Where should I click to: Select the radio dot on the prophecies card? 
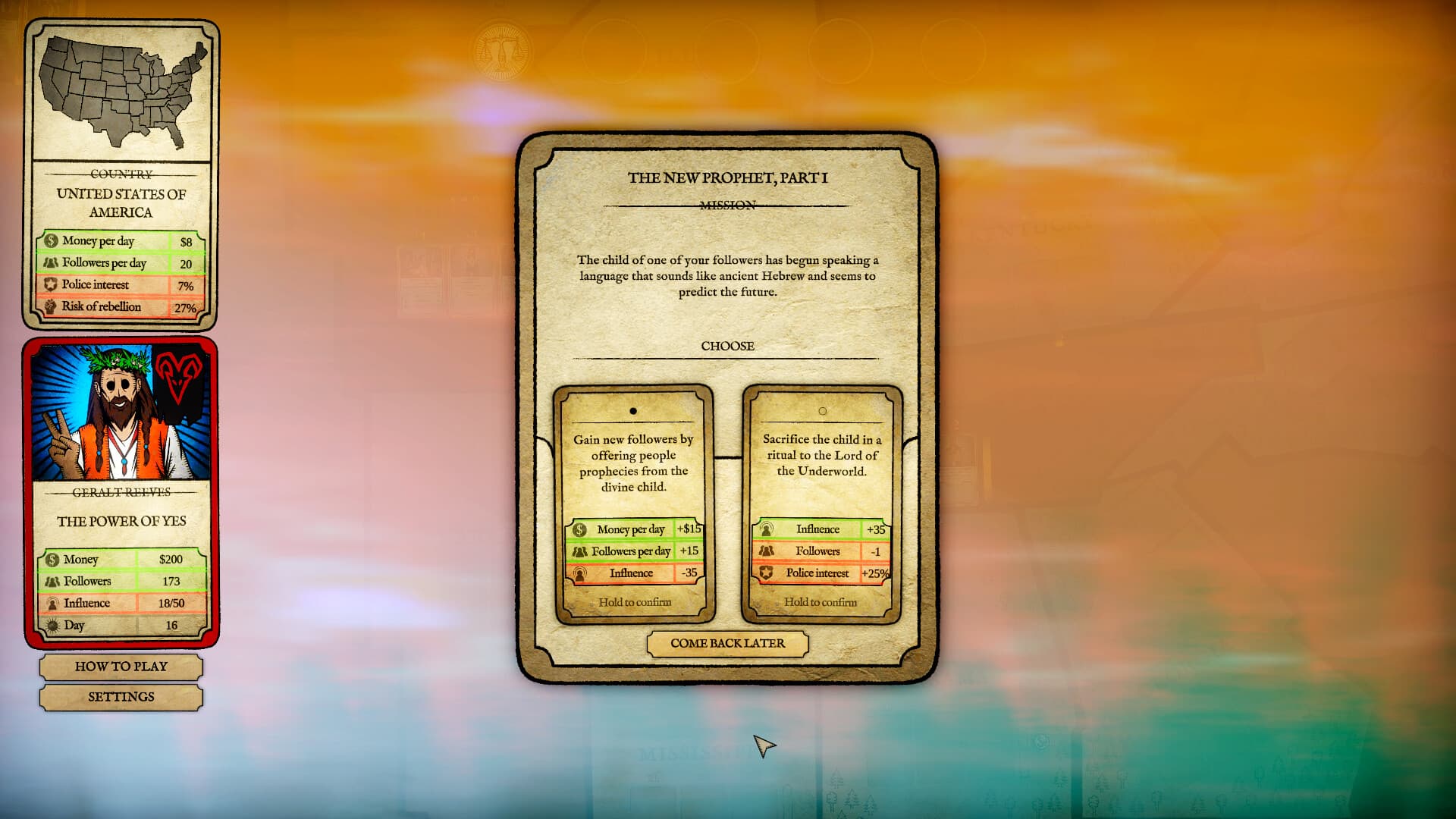click(x=634, y=410)
